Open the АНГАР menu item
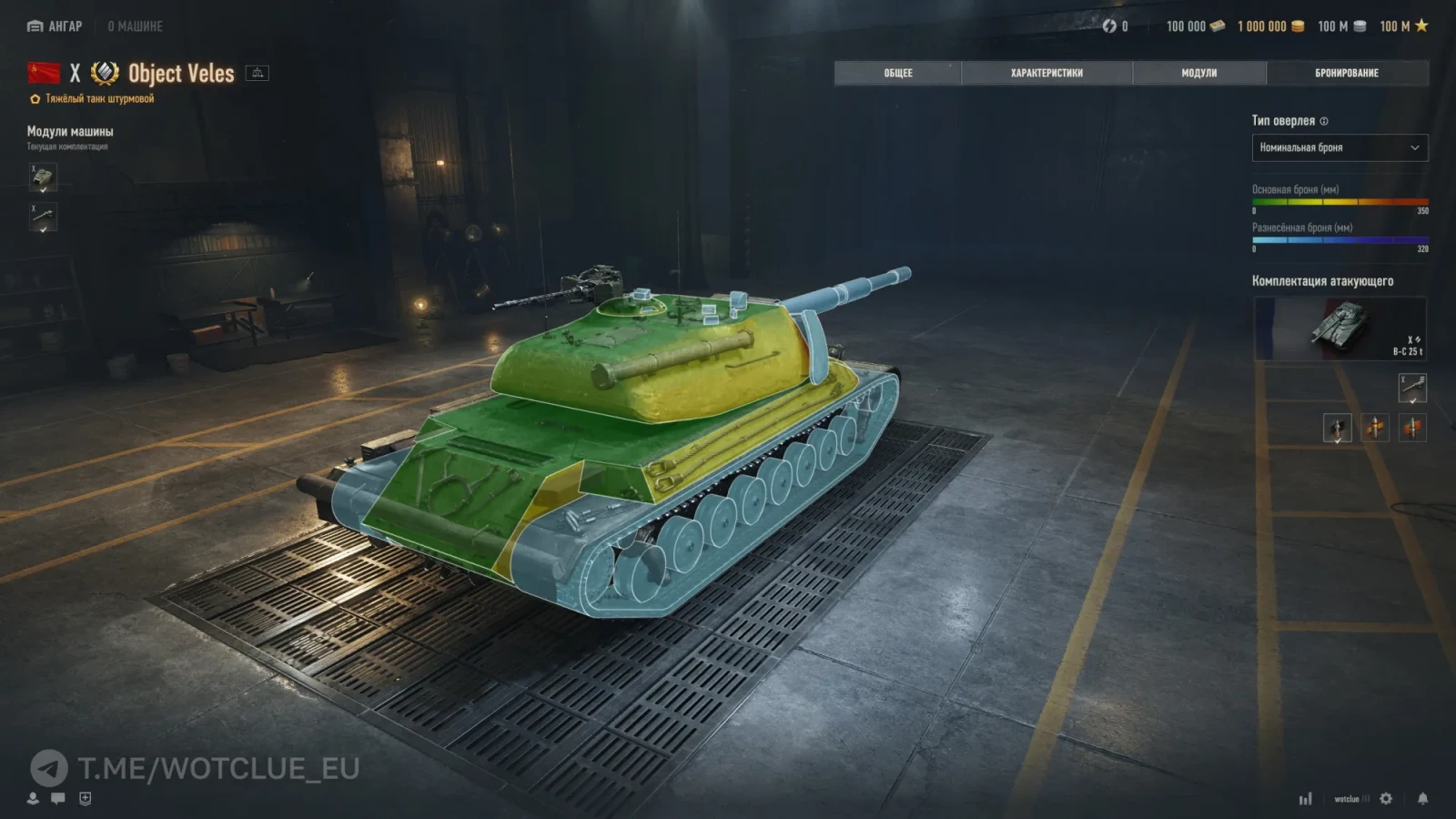This screenshot has width=1456, height=819. pyautogui.click(x=56, y=26)
